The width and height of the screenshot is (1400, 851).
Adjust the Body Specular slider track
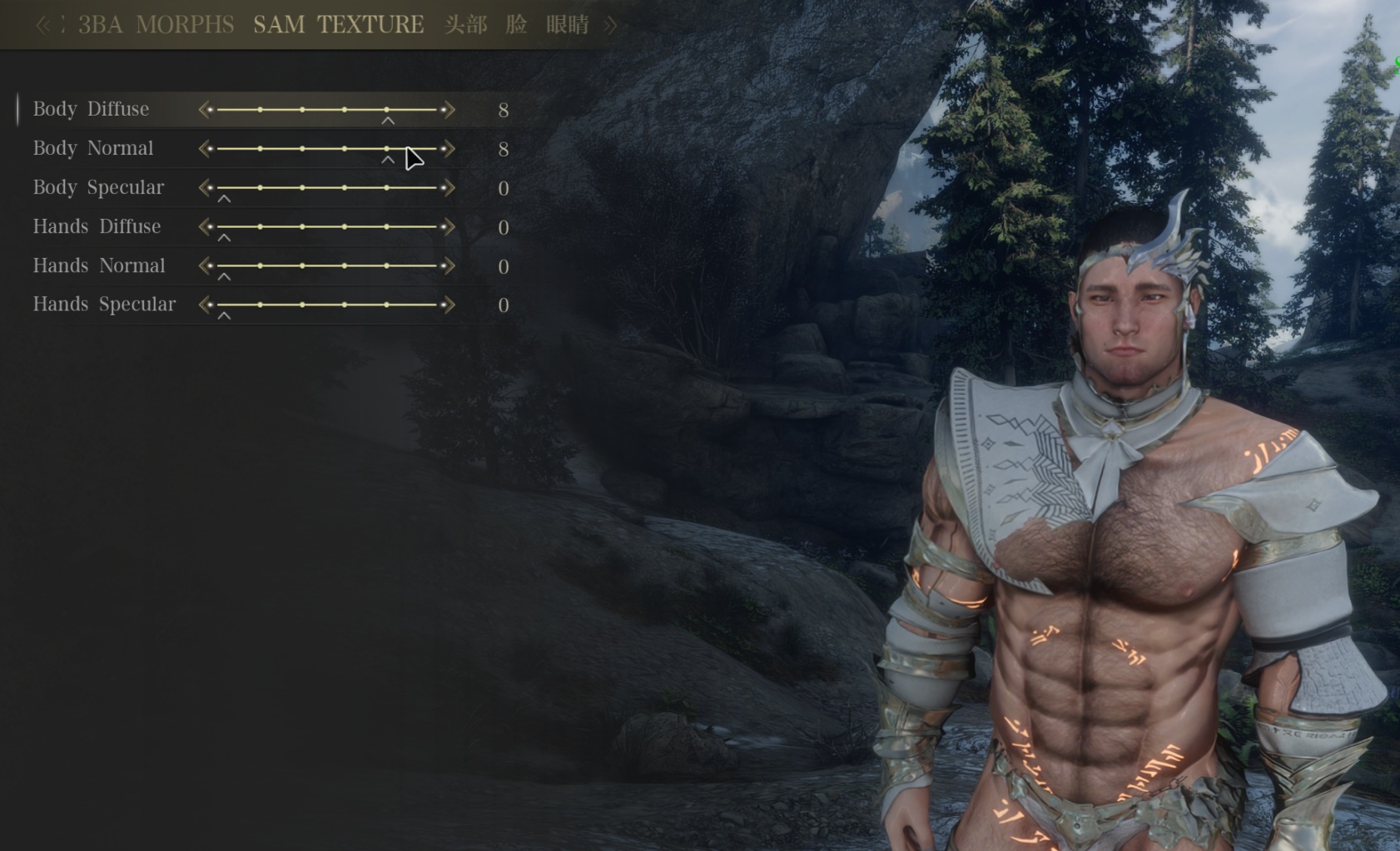326,188
